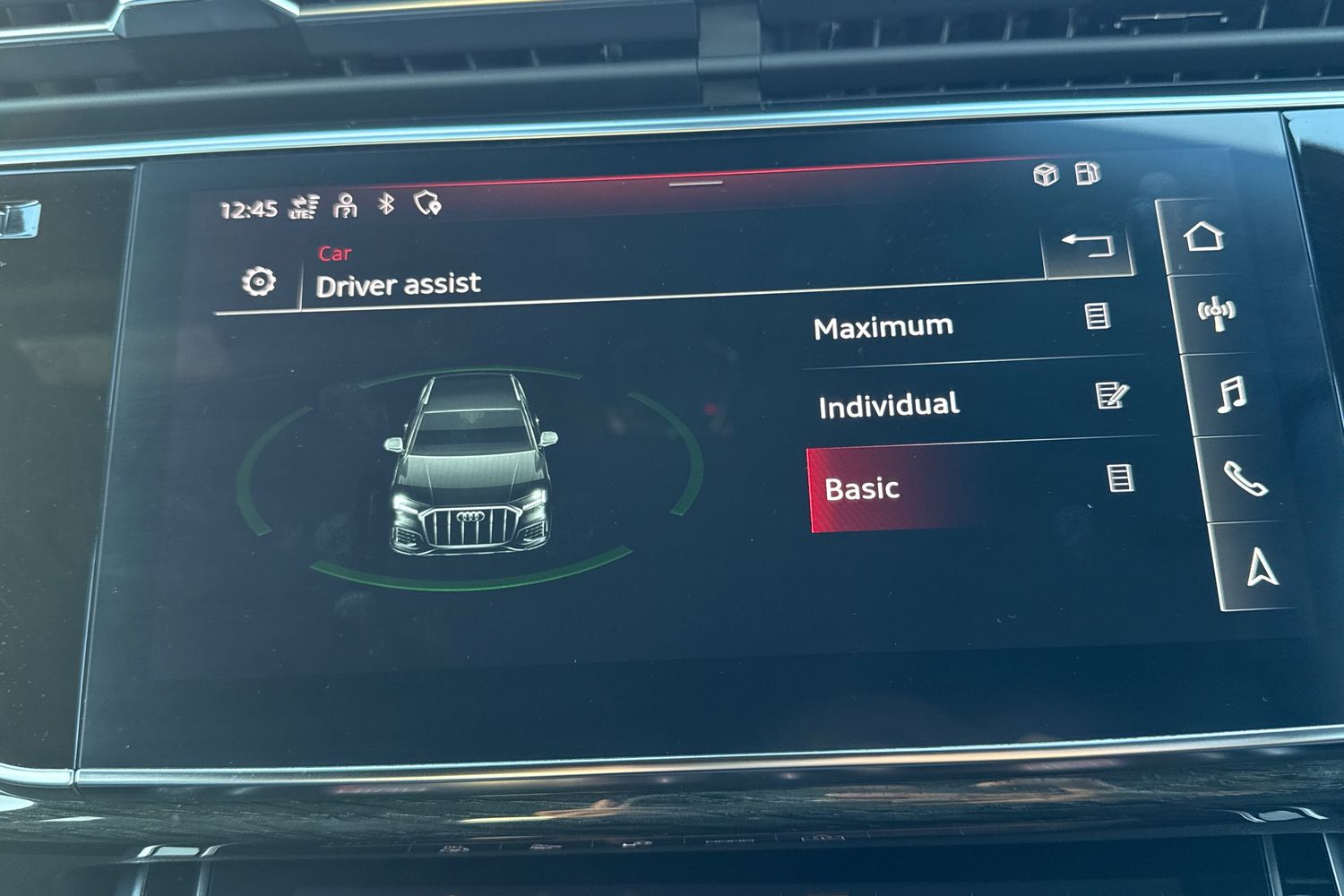
Task: Select the Maximum driver assist mode
Action: (883, 327)
